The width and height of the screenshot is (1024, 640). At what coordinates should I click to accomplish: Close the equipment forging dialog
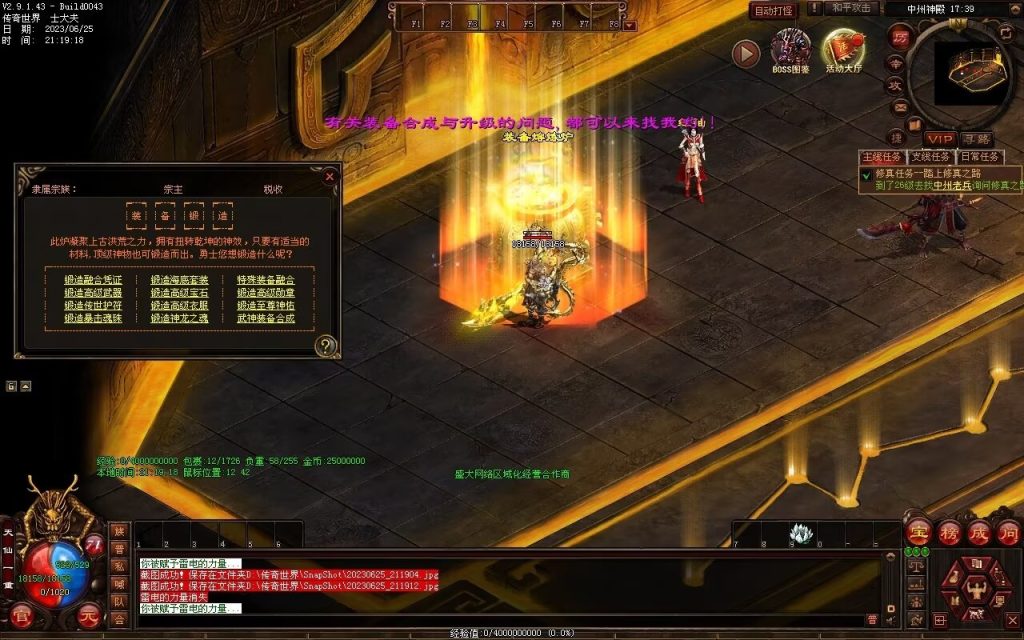(329, 176)
